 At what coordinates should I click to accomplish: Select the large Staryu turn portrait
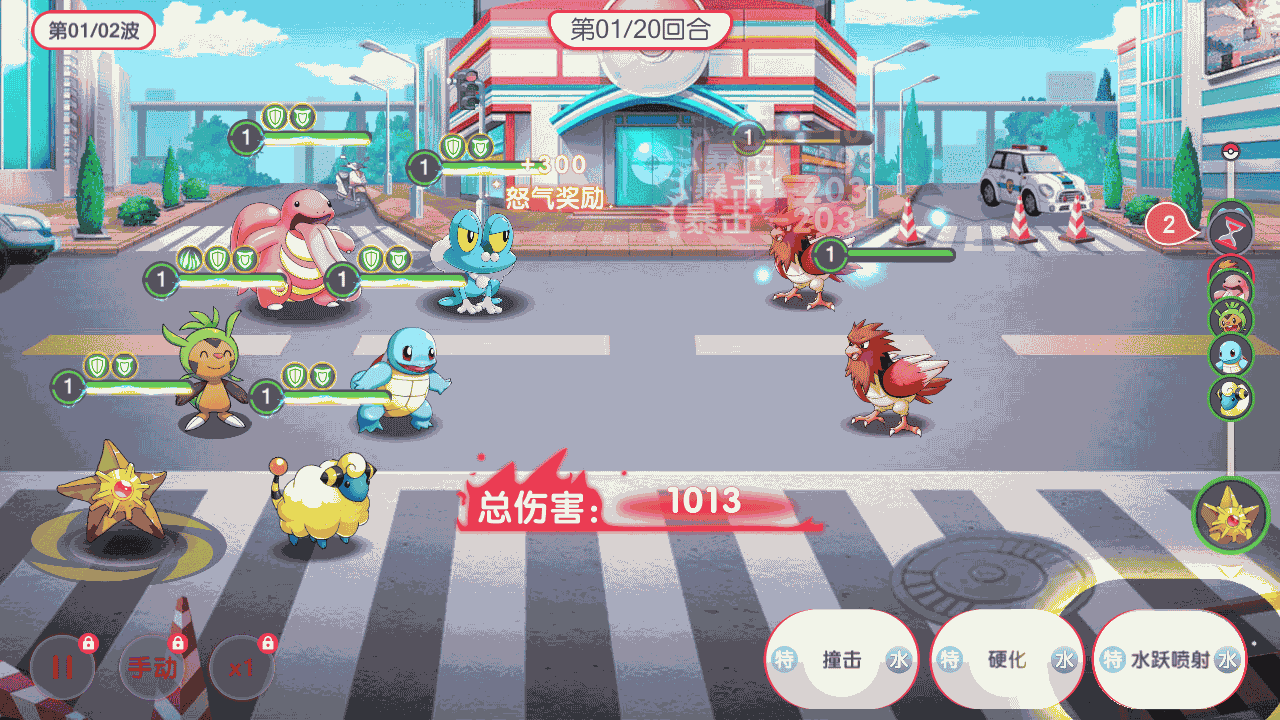tap(1230, 516)
